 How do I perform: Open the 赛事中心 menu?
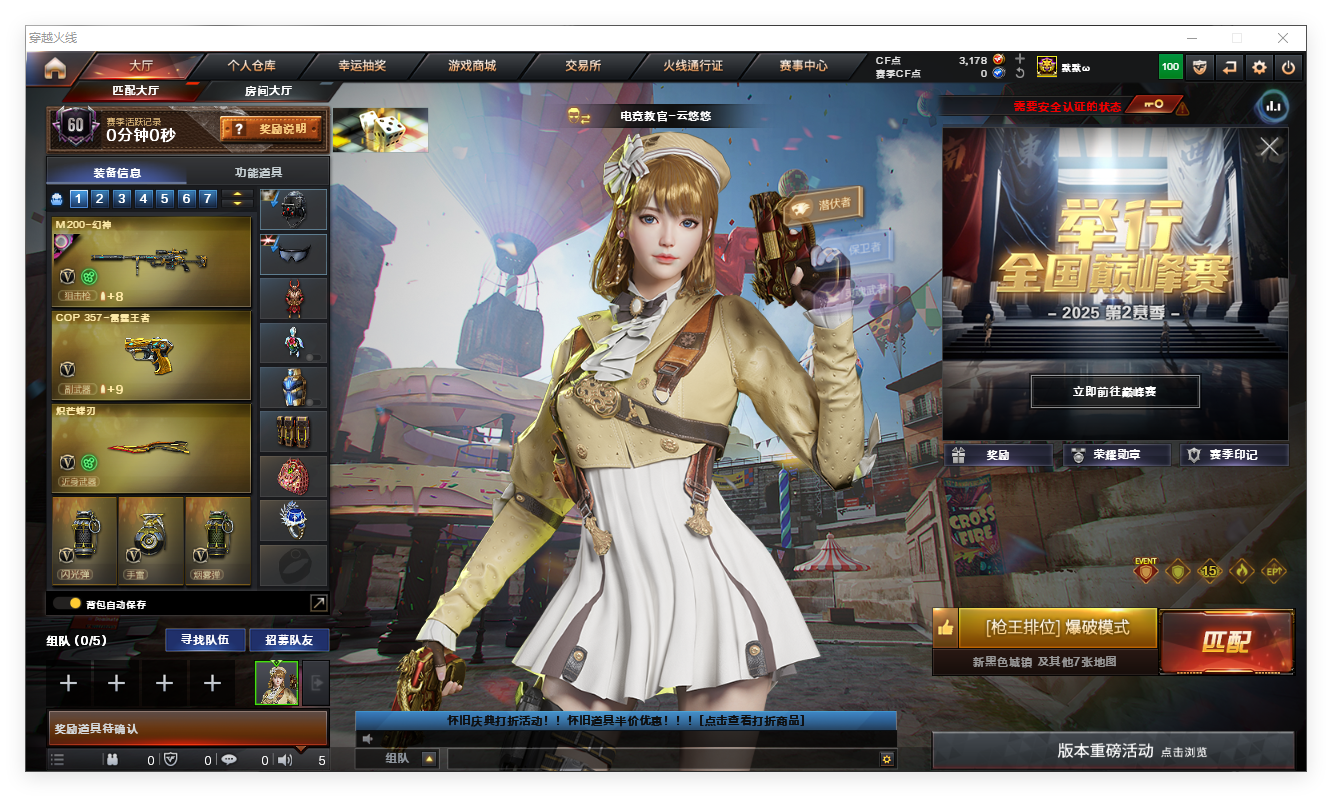[x=803, y=66]
